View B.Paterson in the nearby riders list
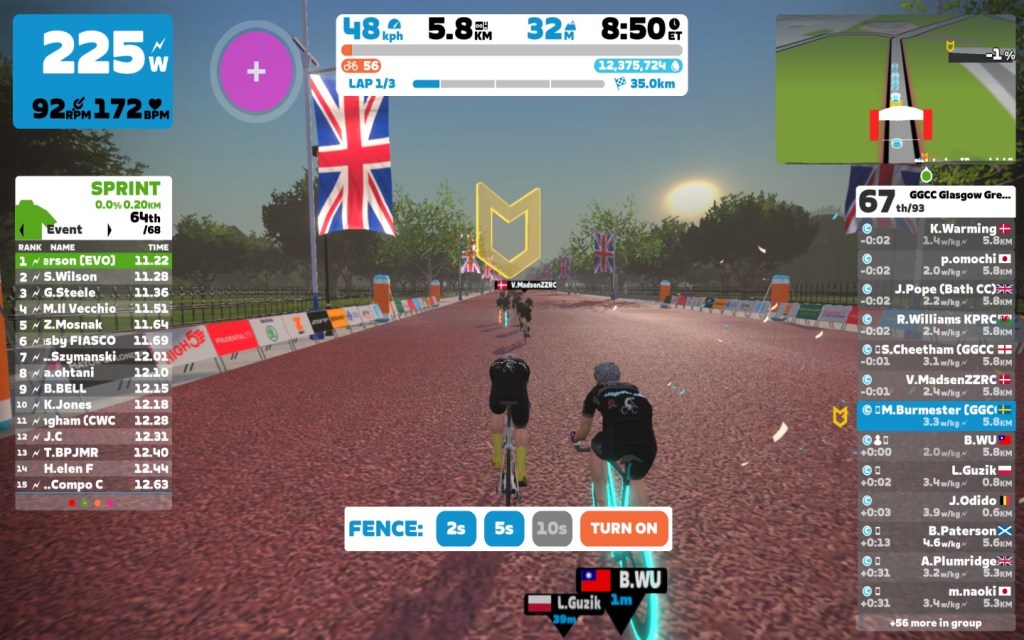 (x=936, y=537)
